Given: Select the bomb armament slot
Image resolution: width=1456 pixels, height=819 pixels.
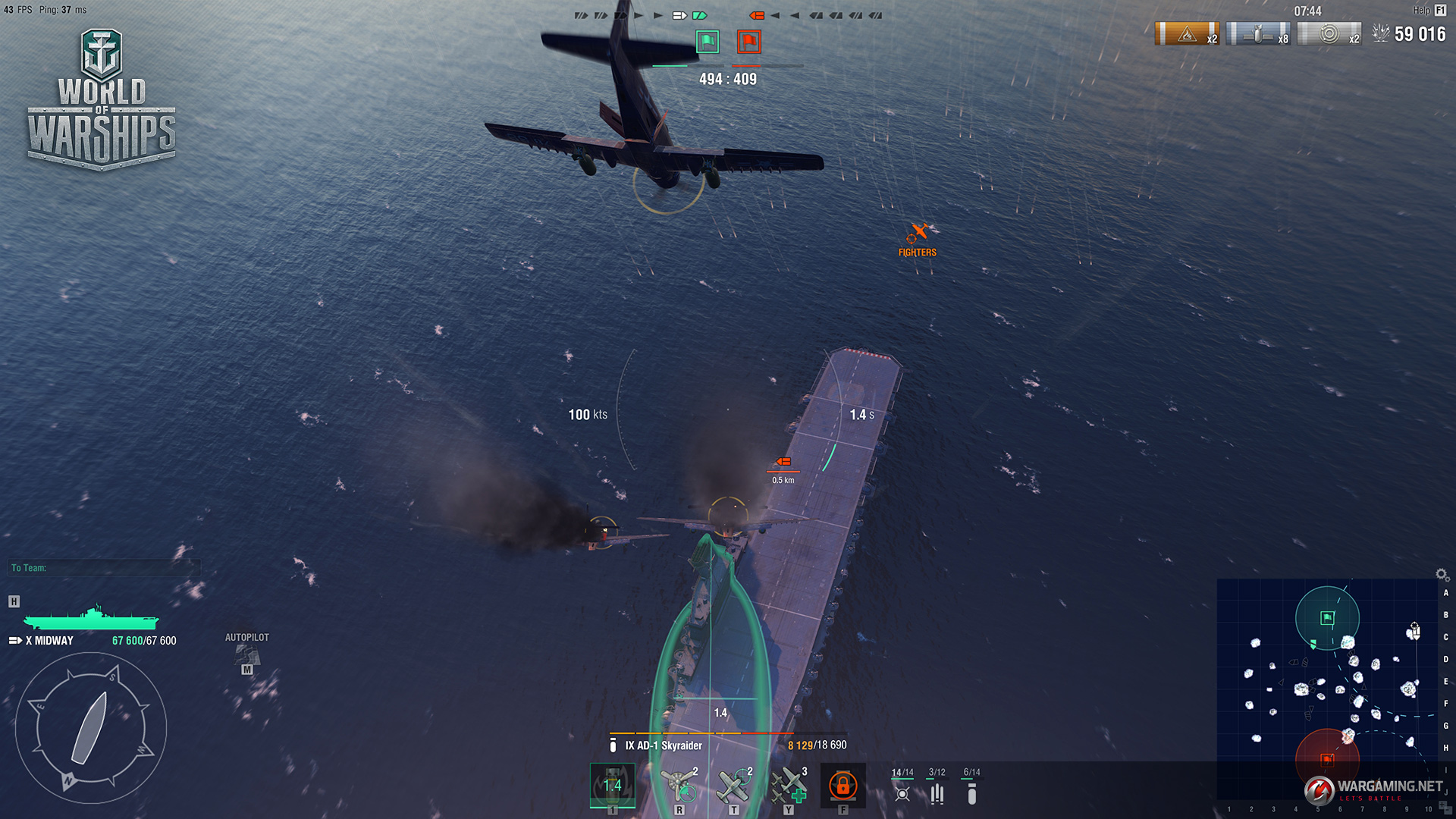Looking at the screenshot, I should click(x=612, y=785).
